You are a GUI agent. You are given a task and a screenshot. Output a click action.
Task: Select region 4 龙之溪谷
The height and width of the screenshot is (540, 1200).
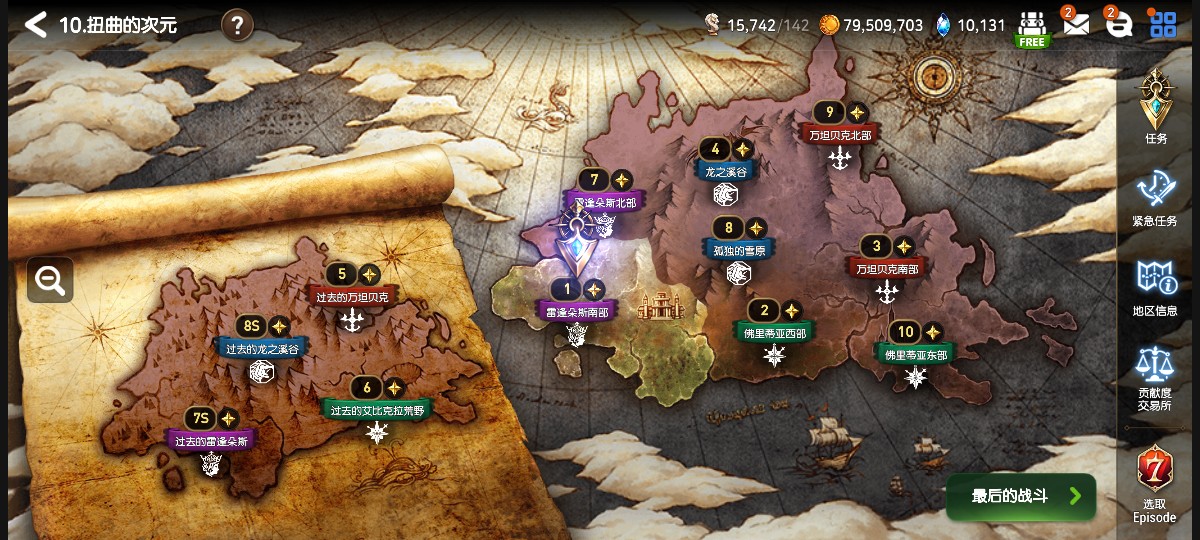725,171
